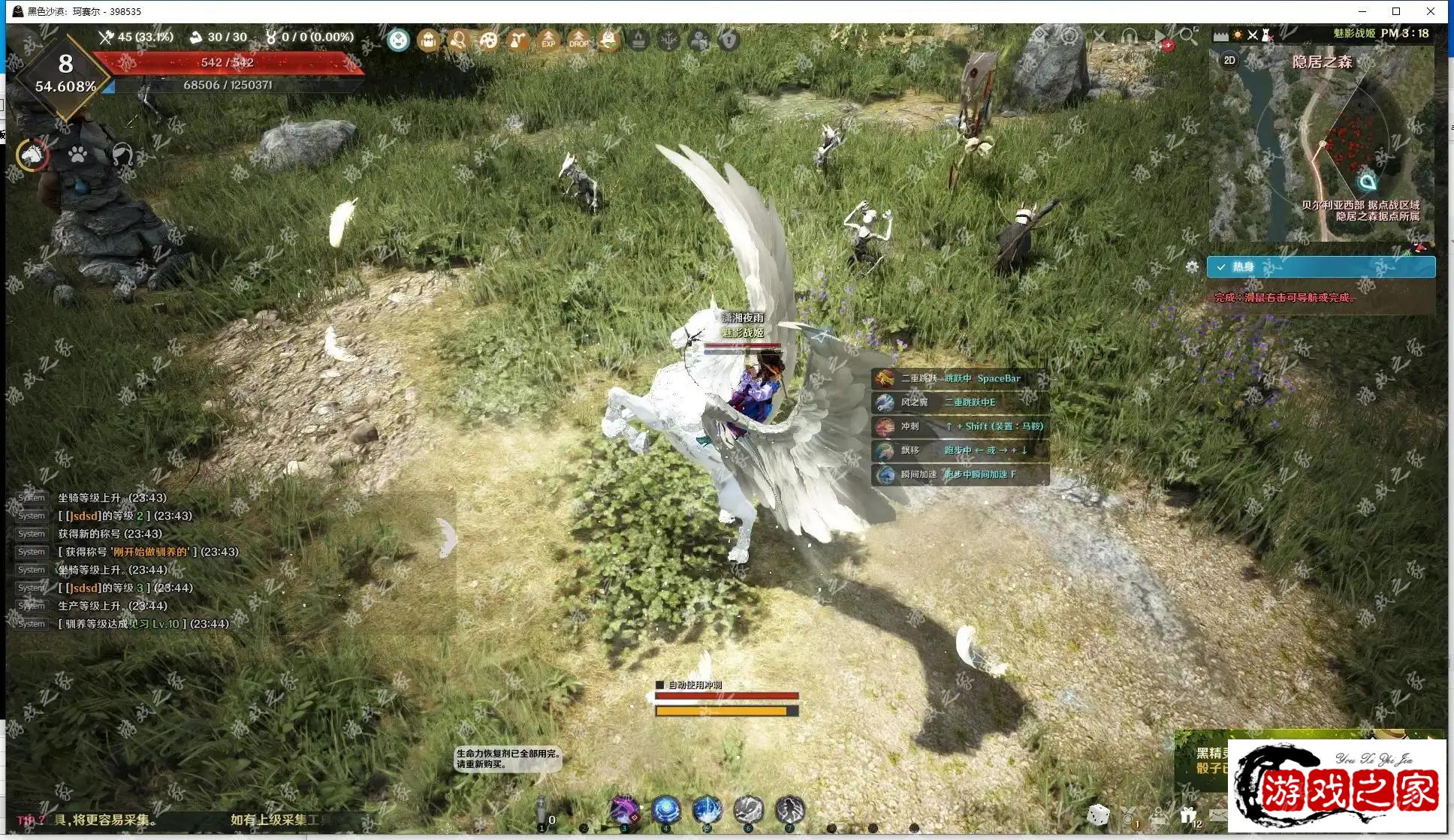Activate the blue swirl skill in slot 4

[x=666, y=811]
